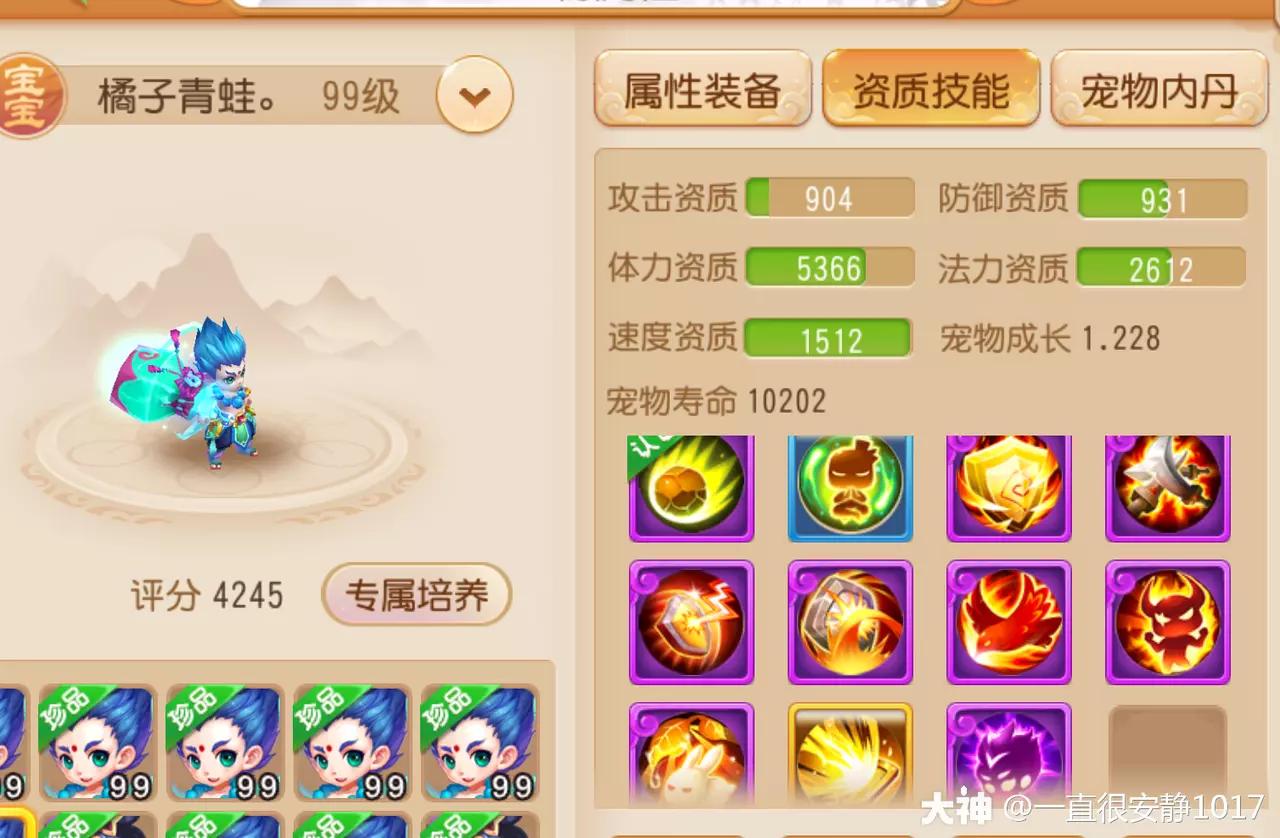Select the purple demon skill icon
The image size is (1280, 838).
[1009, 760]
